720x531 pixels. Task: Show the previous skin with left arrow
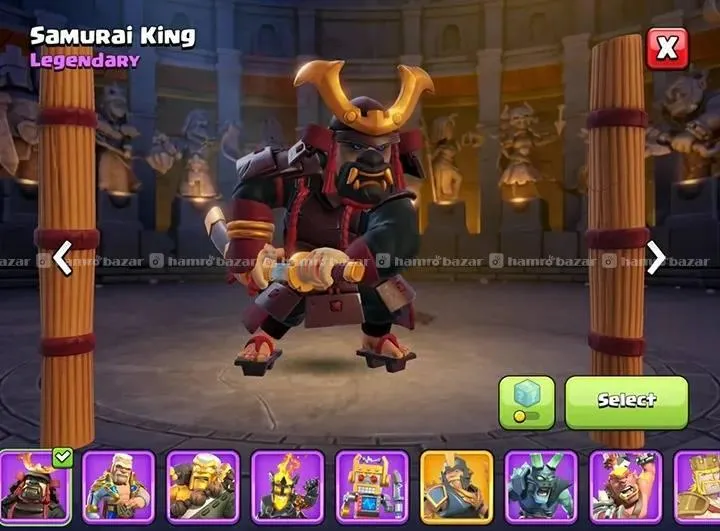pos(62,258)
